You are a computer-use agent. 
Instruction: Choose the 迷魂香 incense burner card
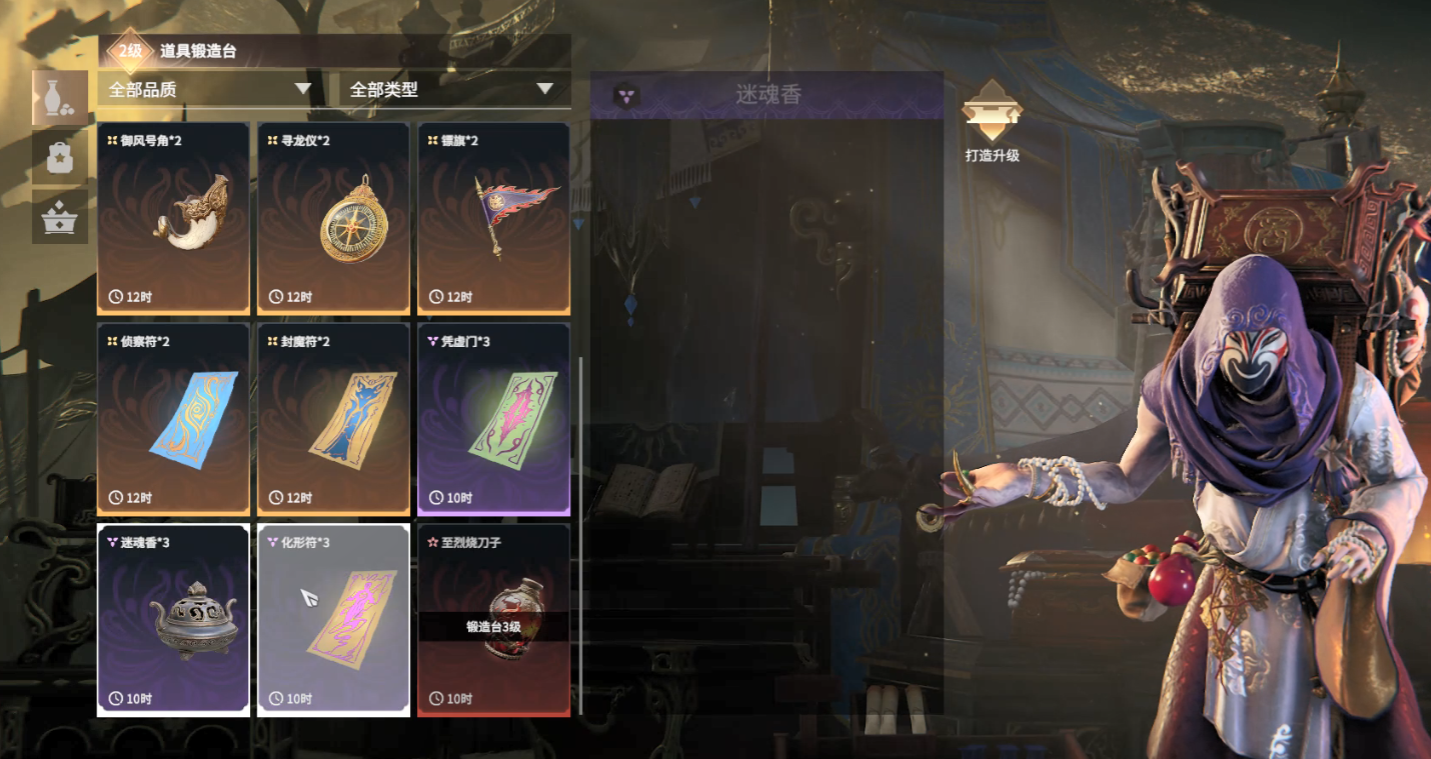[x=173, y=620]
